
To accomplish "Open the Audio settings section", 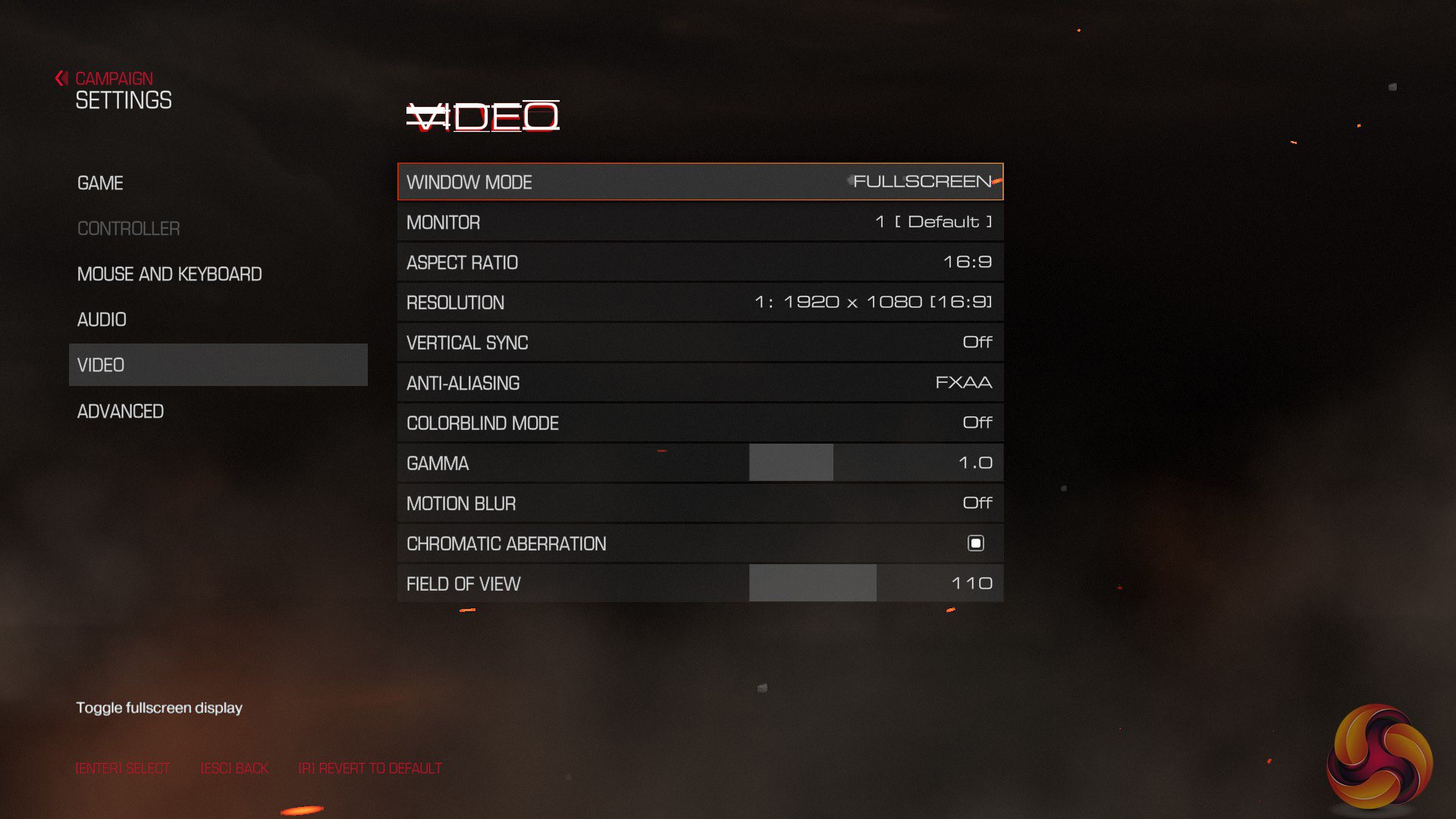I will (102, 319).
